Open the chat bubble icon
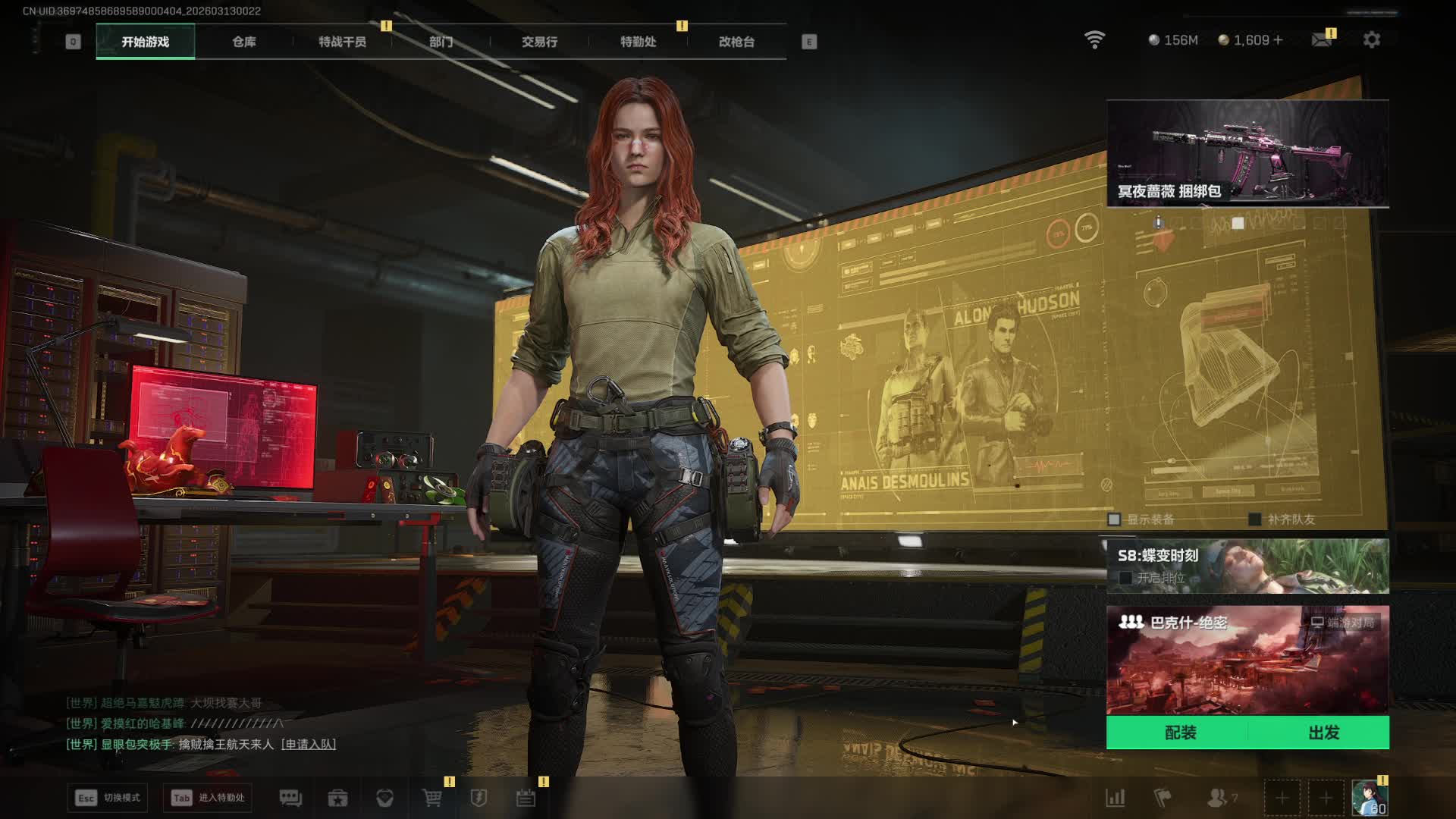The height and width of the screenshot is (819, 1456). [x=290, y=798]
